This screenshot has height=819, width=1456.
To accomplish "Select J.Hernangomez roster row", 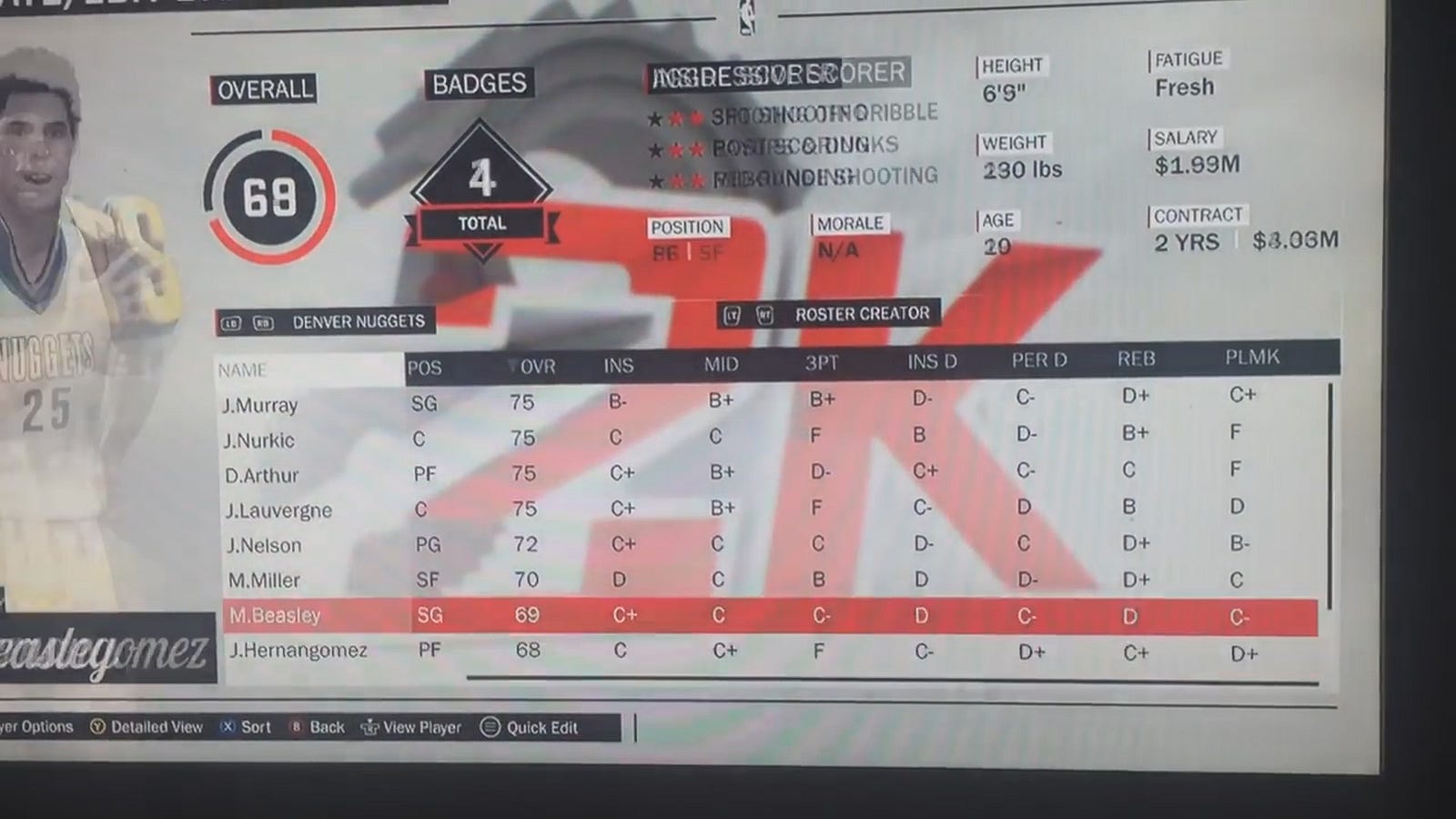I will pyautogui.click(x=298, y=650).
